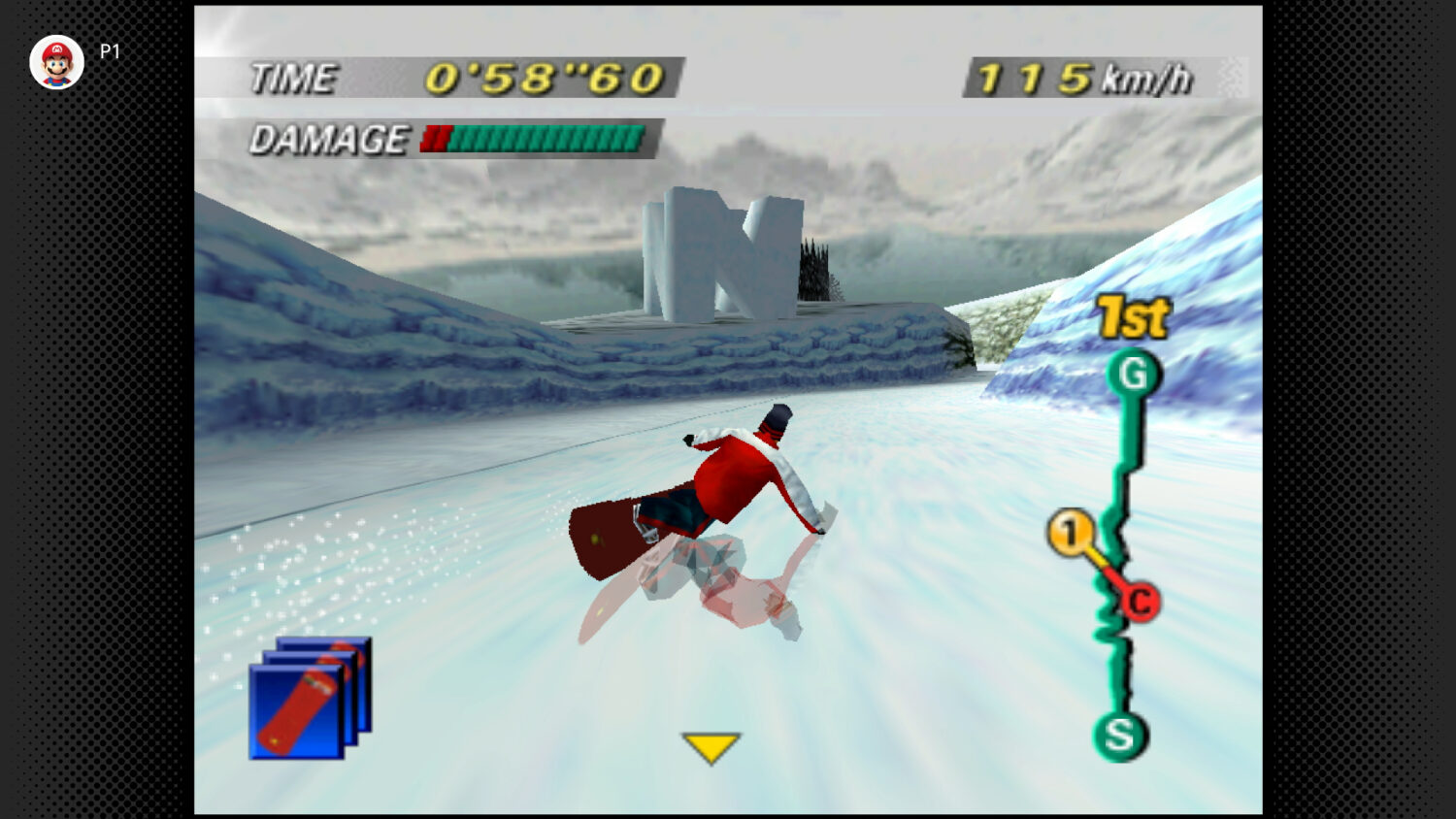This screenshot has height=819, width=1456.
Task: Click the timer reading 0'58''60
Action: [544, 78]
